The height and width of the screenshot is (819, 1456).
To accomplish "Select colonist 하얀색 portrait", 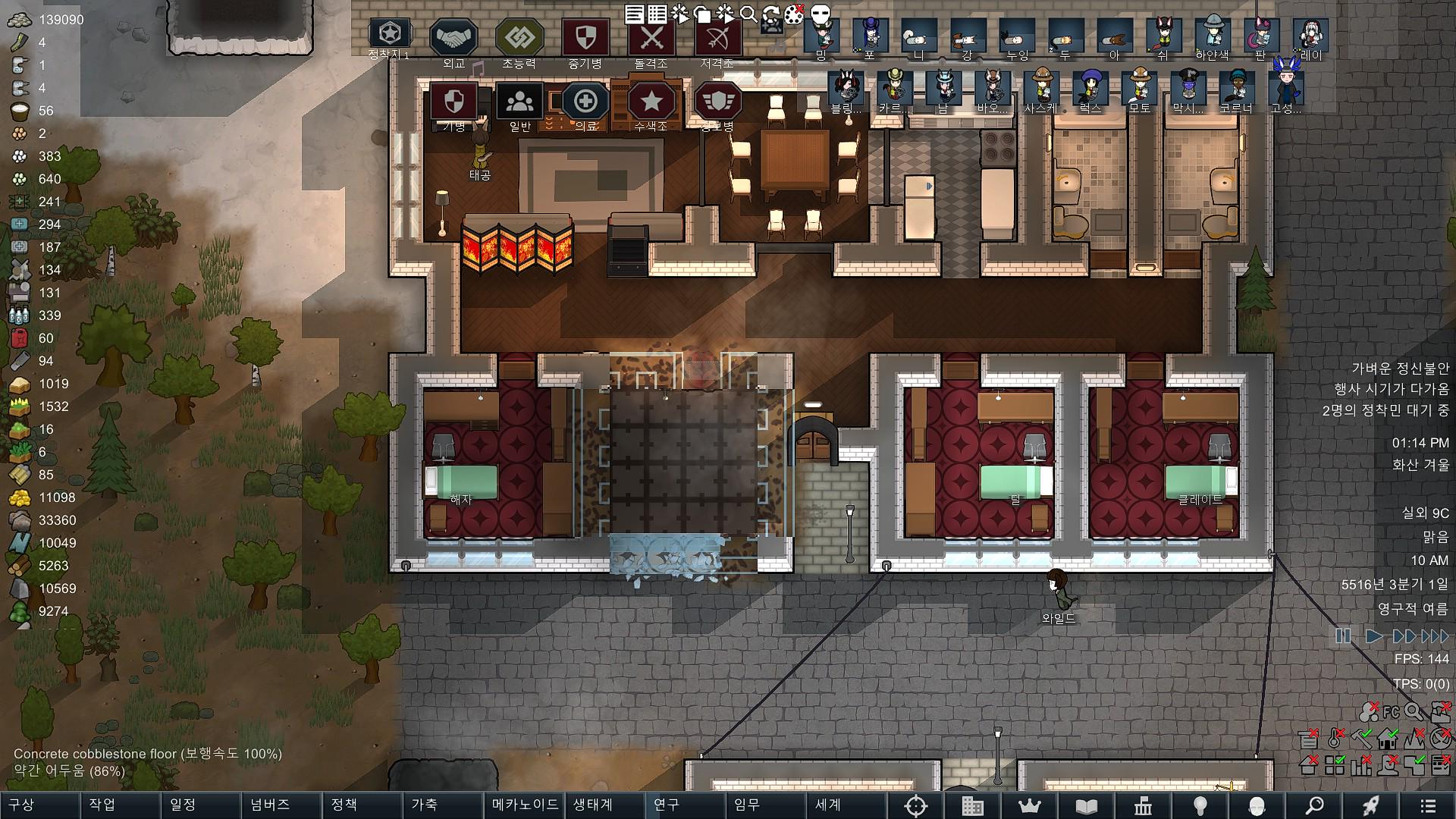I will 1212,35.
